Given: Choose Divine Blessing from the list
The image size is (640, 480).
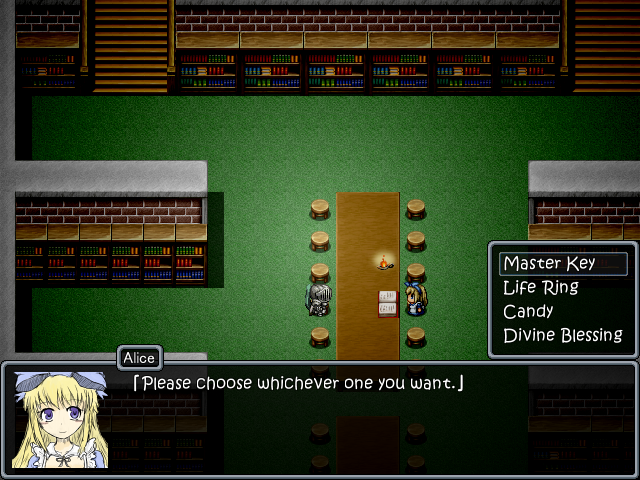Looking at the screenshot, I should [562, 336].
